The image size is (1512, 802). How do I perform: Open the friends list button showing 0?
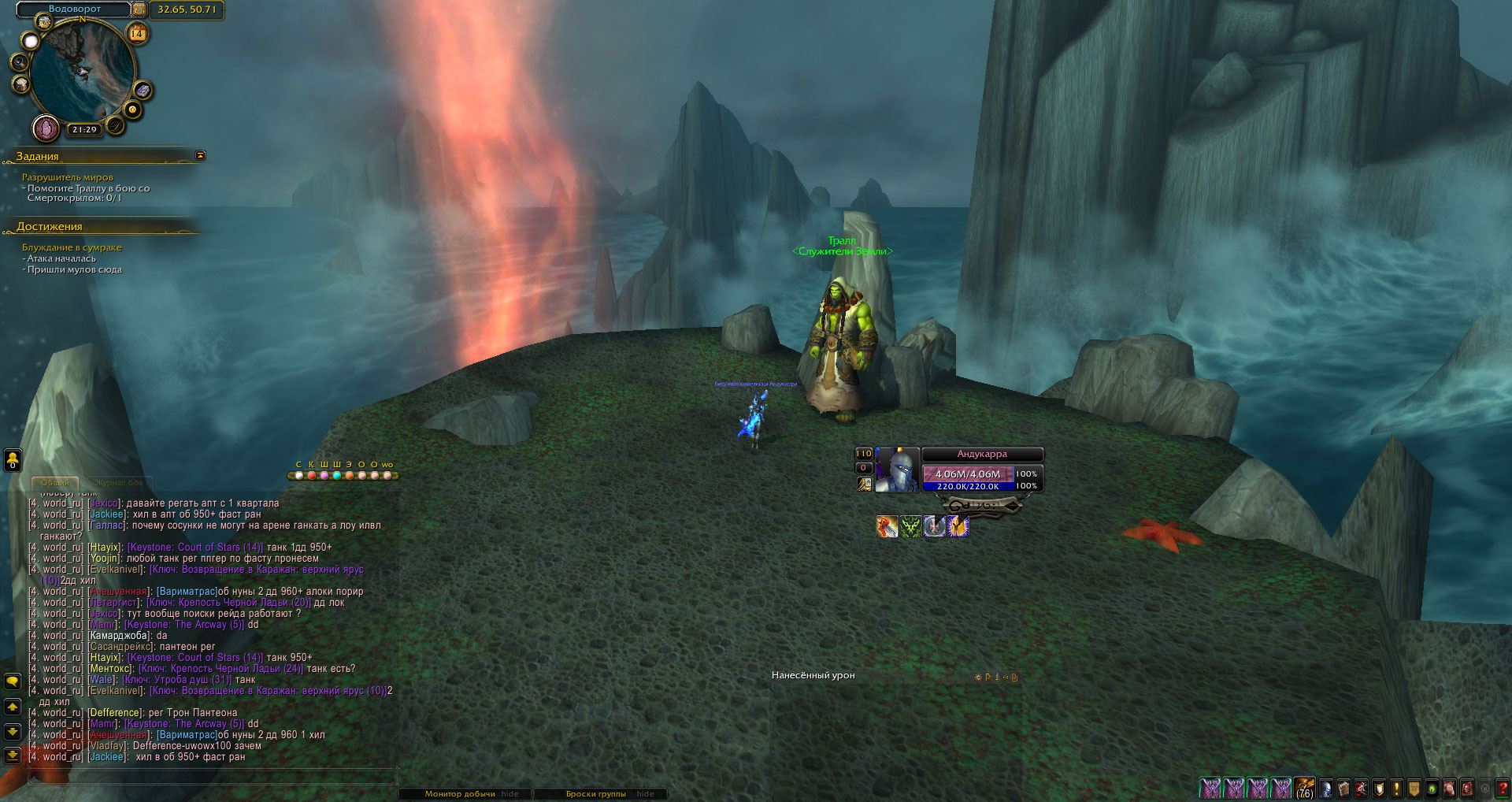click(13, 459)
